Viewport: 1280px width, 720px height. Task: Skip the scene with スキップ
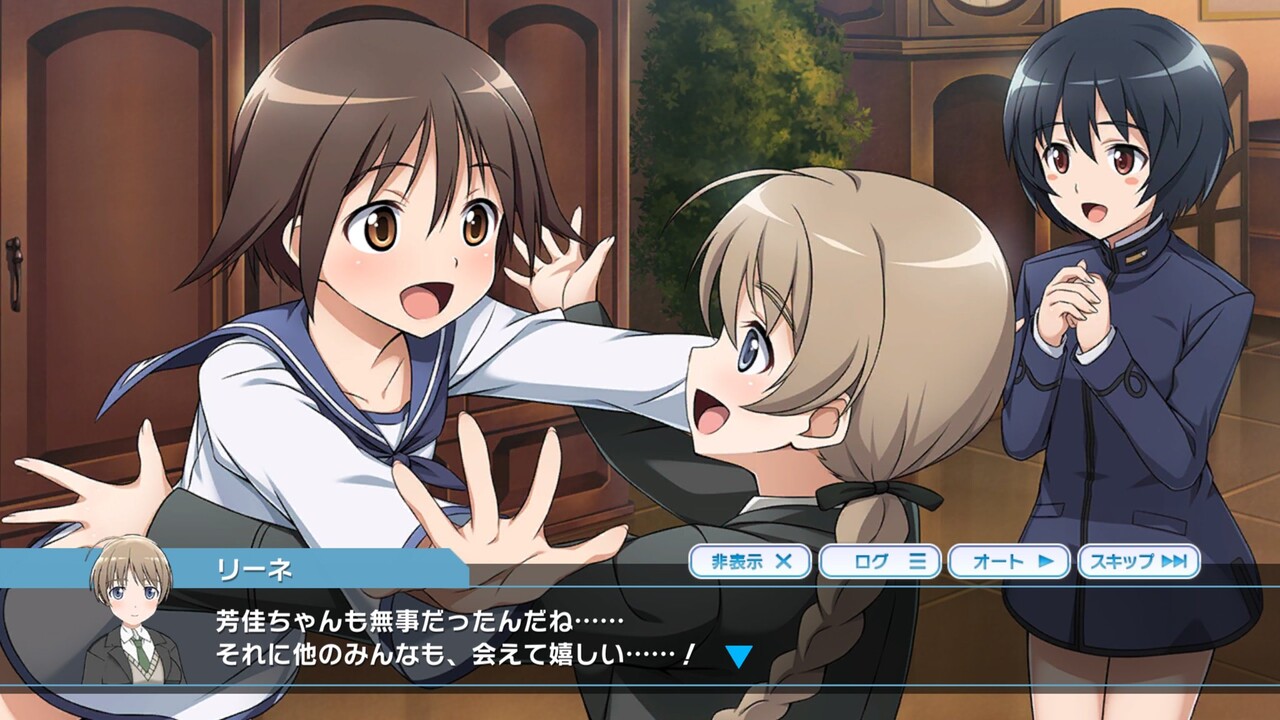(x=1138, y=561)
